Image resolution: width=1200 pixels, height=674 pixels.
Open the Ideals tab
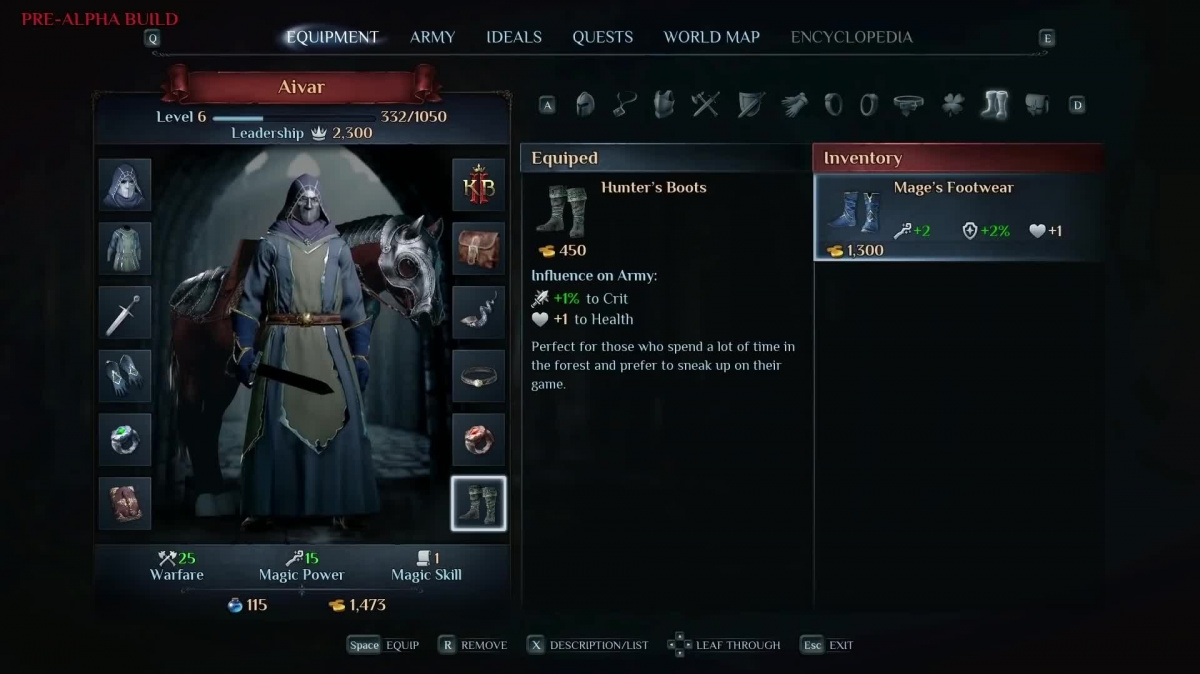pyautogui.click(x=514, y=37)
